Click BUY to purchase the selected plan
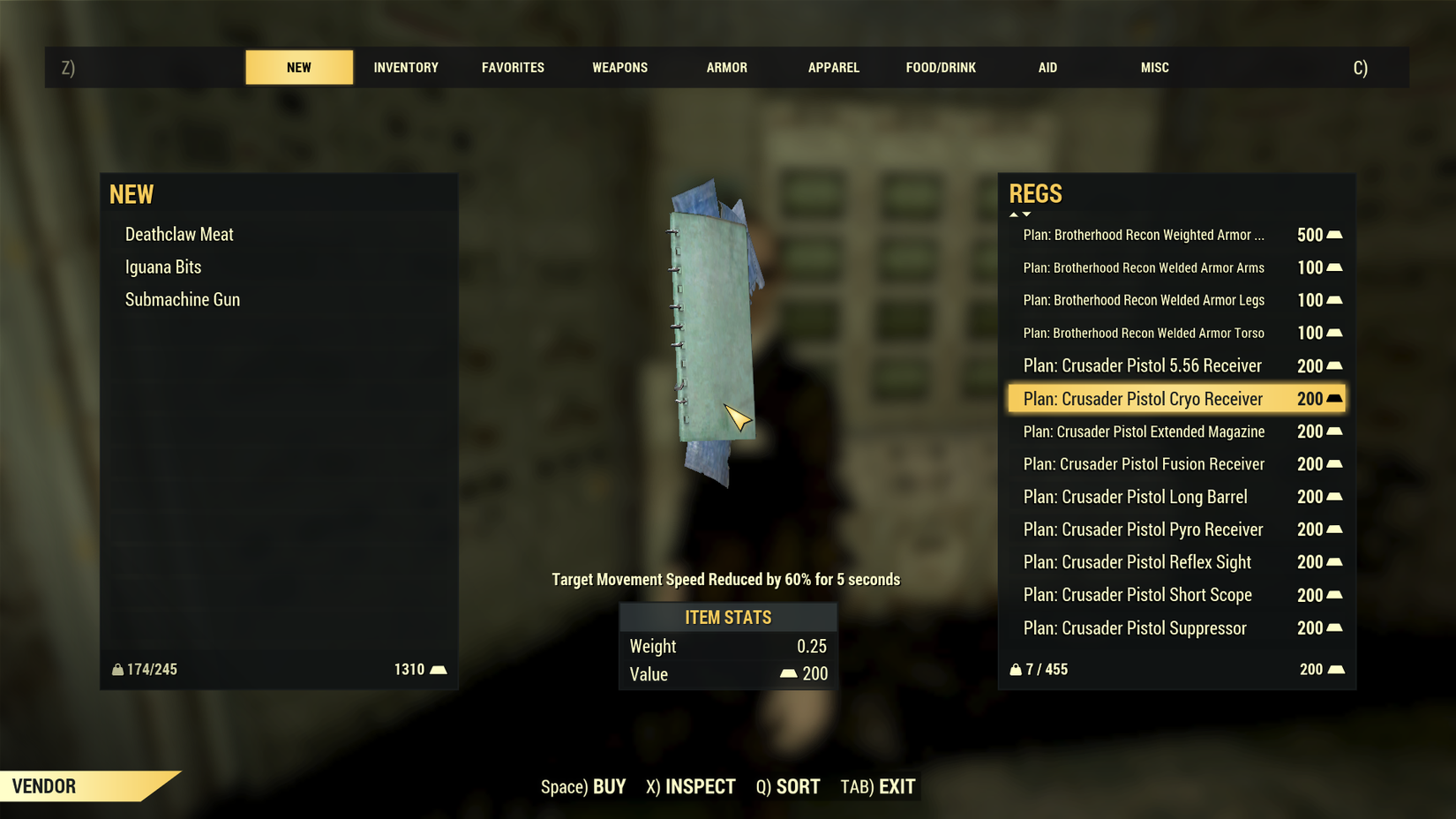The height and width of the screenshot is (819, 1456). [x=610, y=785]
